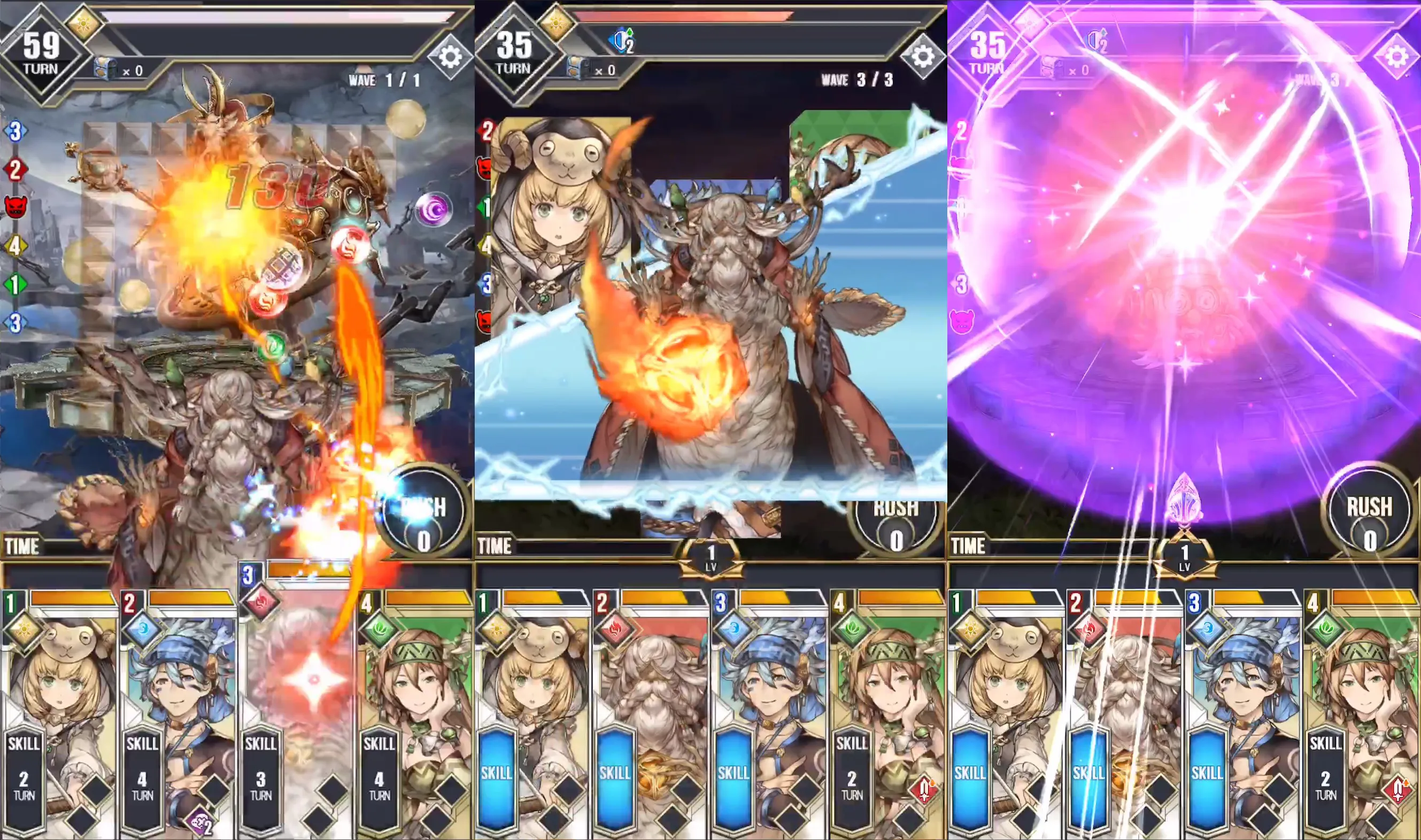Select blue-haired boy card showing SKILL 4 TURN

coord(178,713)
